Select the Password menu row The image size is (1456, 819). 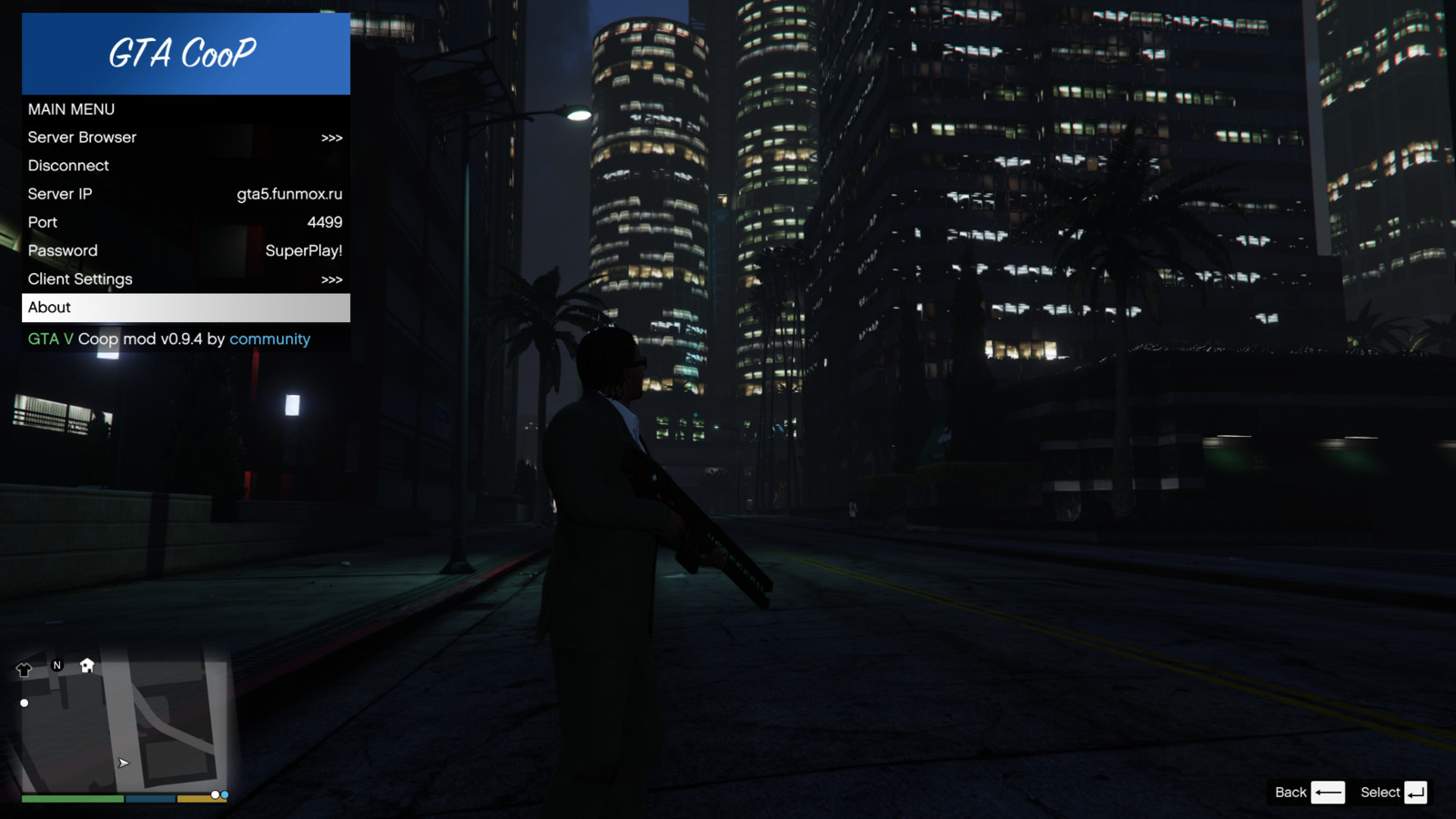click(x=185, y=250)
